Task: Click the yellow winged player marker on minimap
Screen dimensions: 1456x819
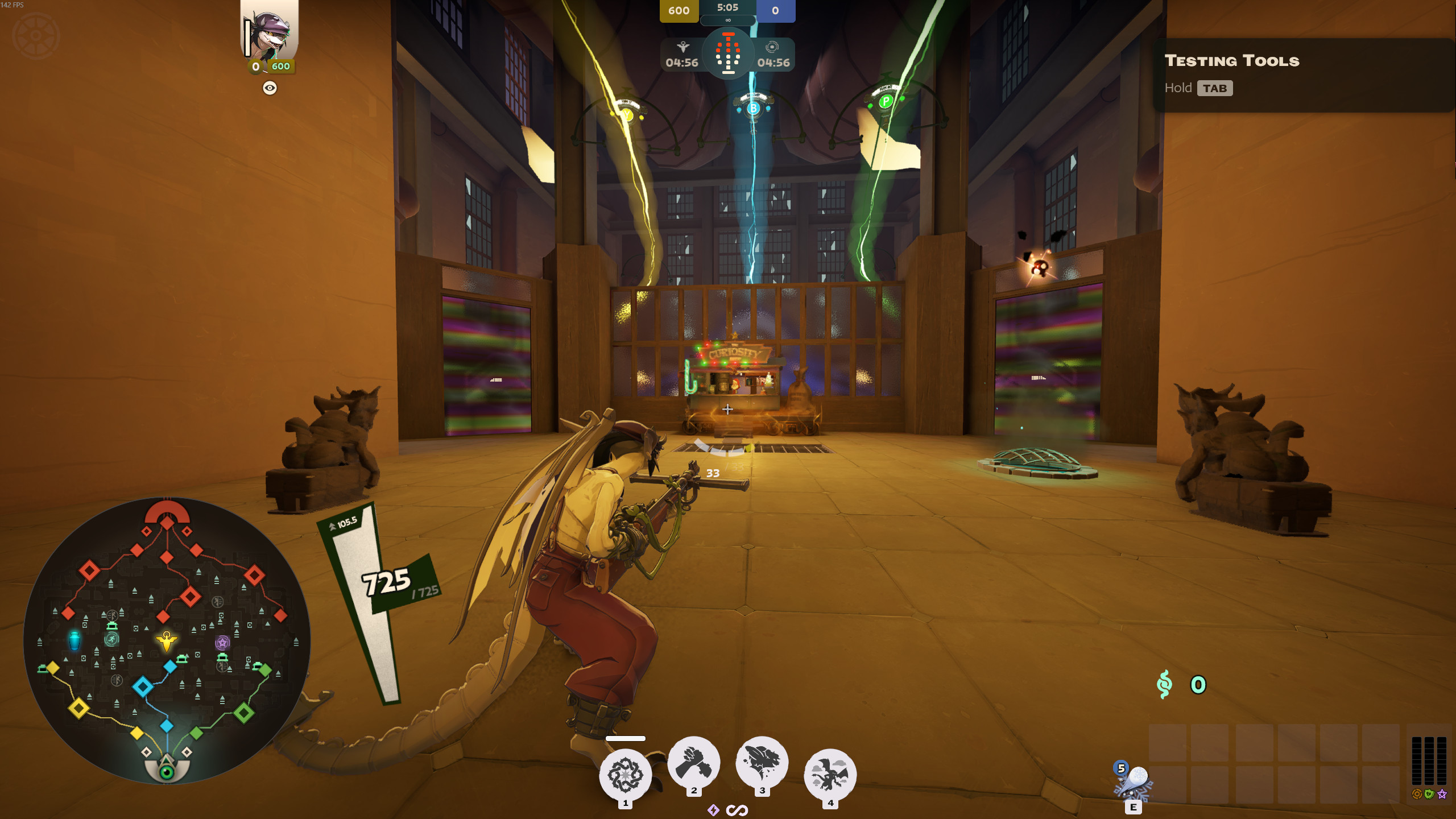Action: click(x=166, y=640)
